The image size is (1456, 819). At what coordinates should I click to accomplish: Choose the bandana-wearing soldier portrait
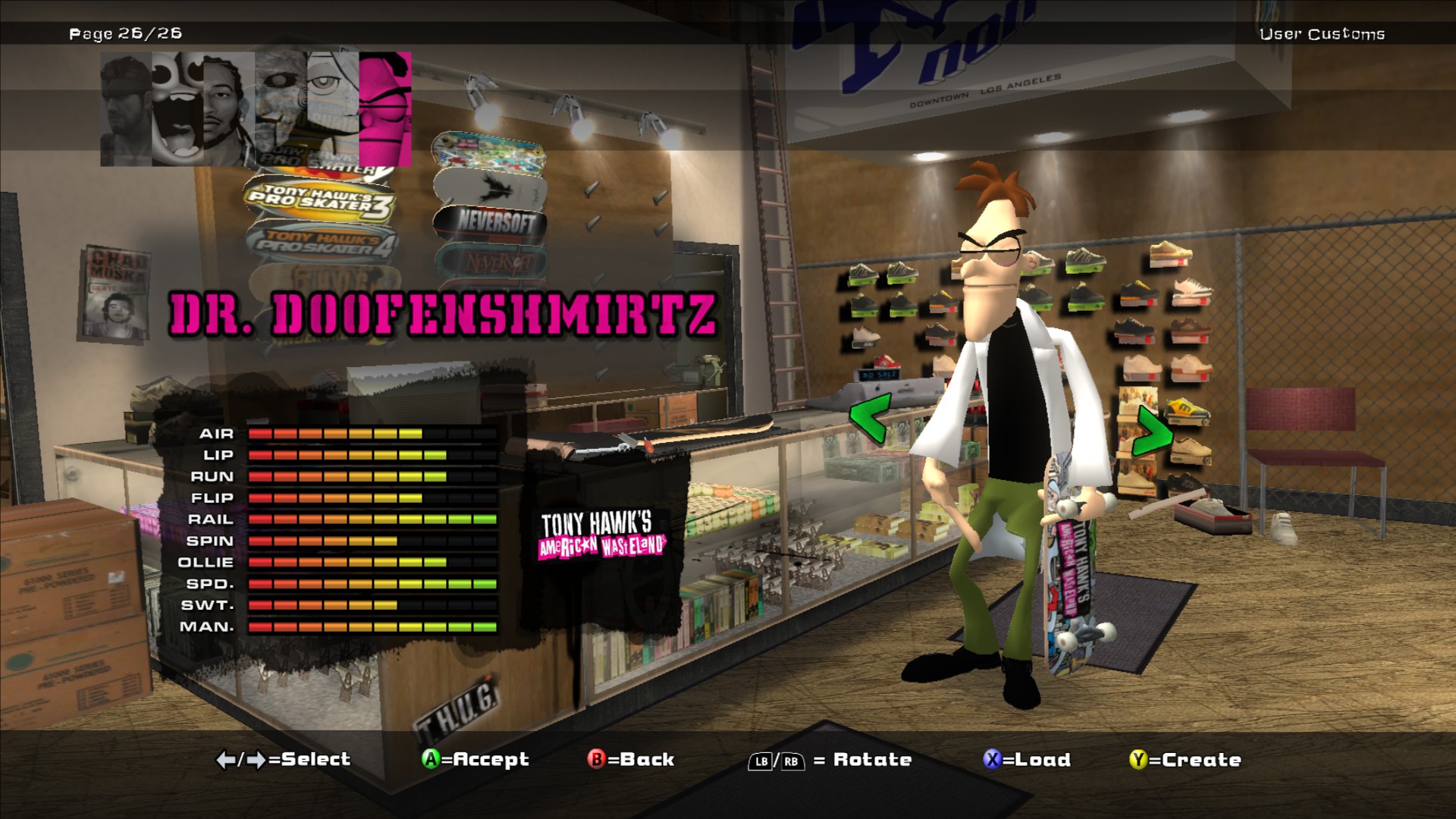tap(126, 108)
